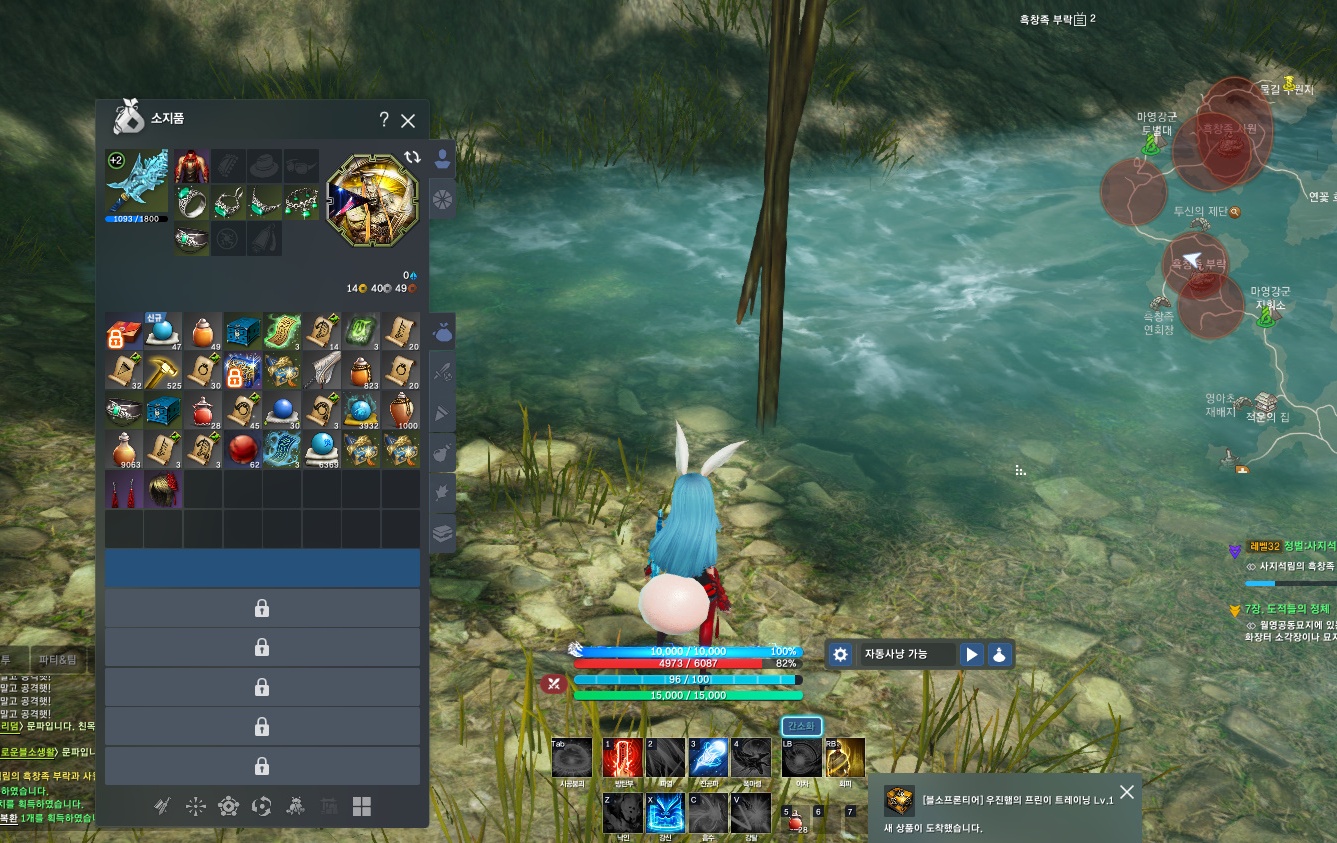Close the 소지품 inventory window

408,121
